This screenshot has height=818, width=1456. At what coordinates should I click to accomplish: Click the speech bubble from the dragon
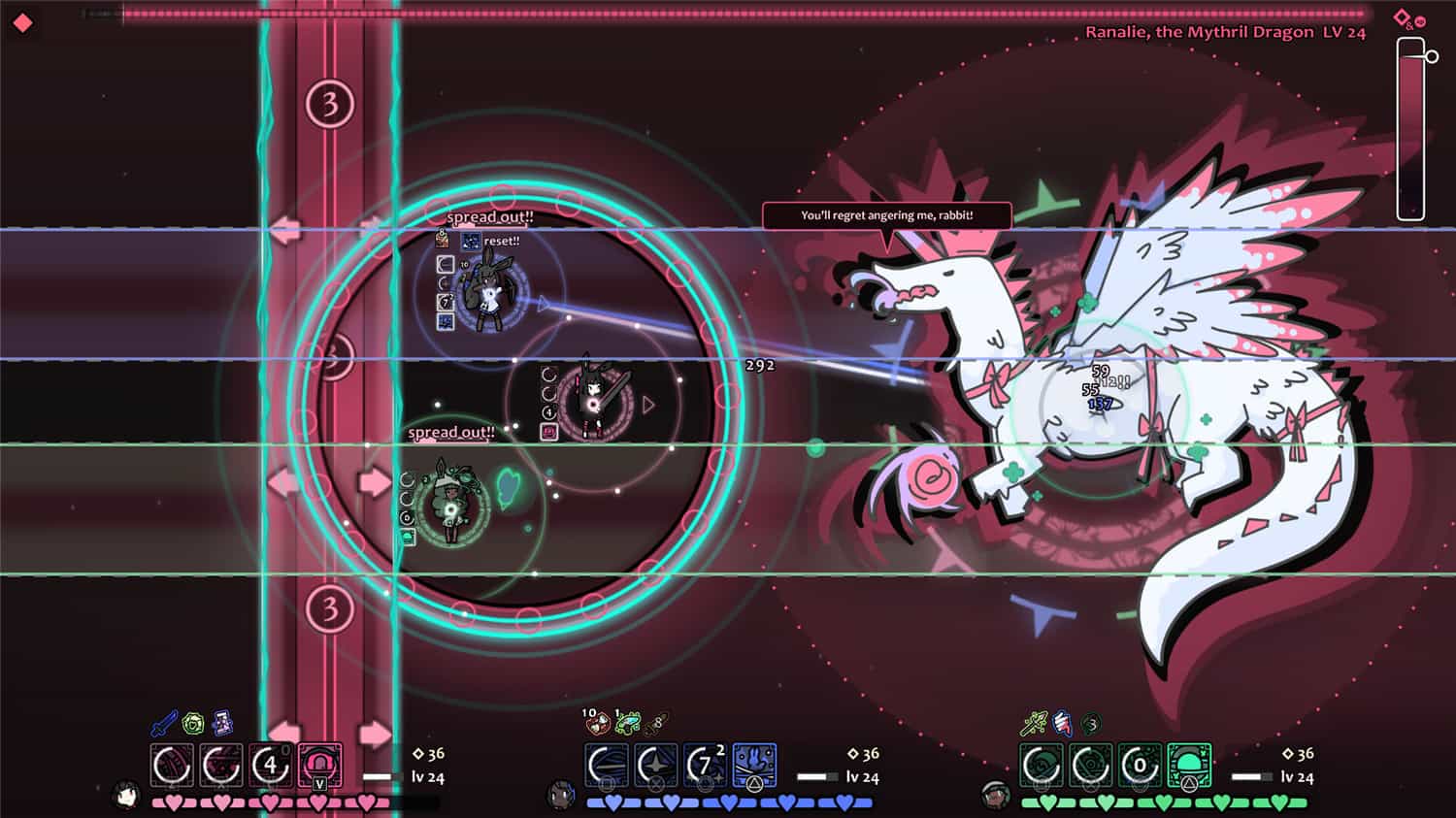886,215
